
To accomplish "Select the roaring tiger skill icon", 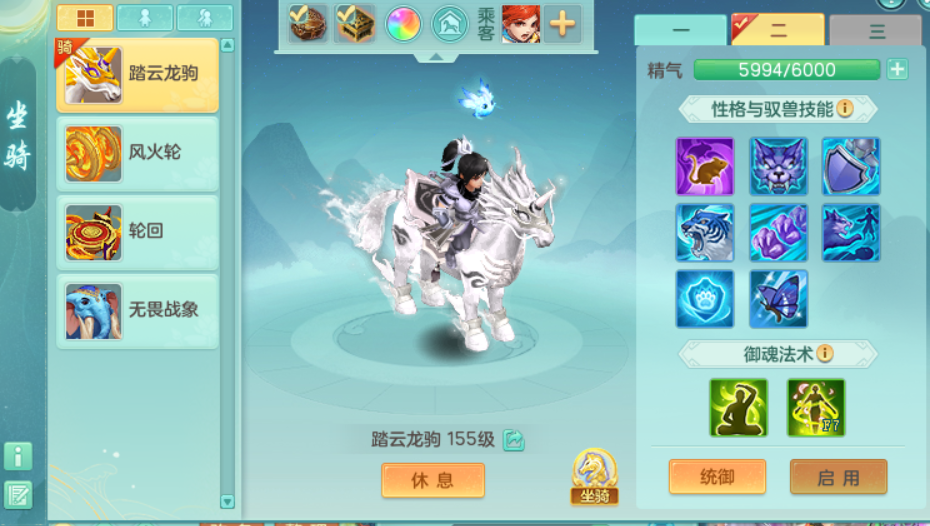I will coord(705,232).
